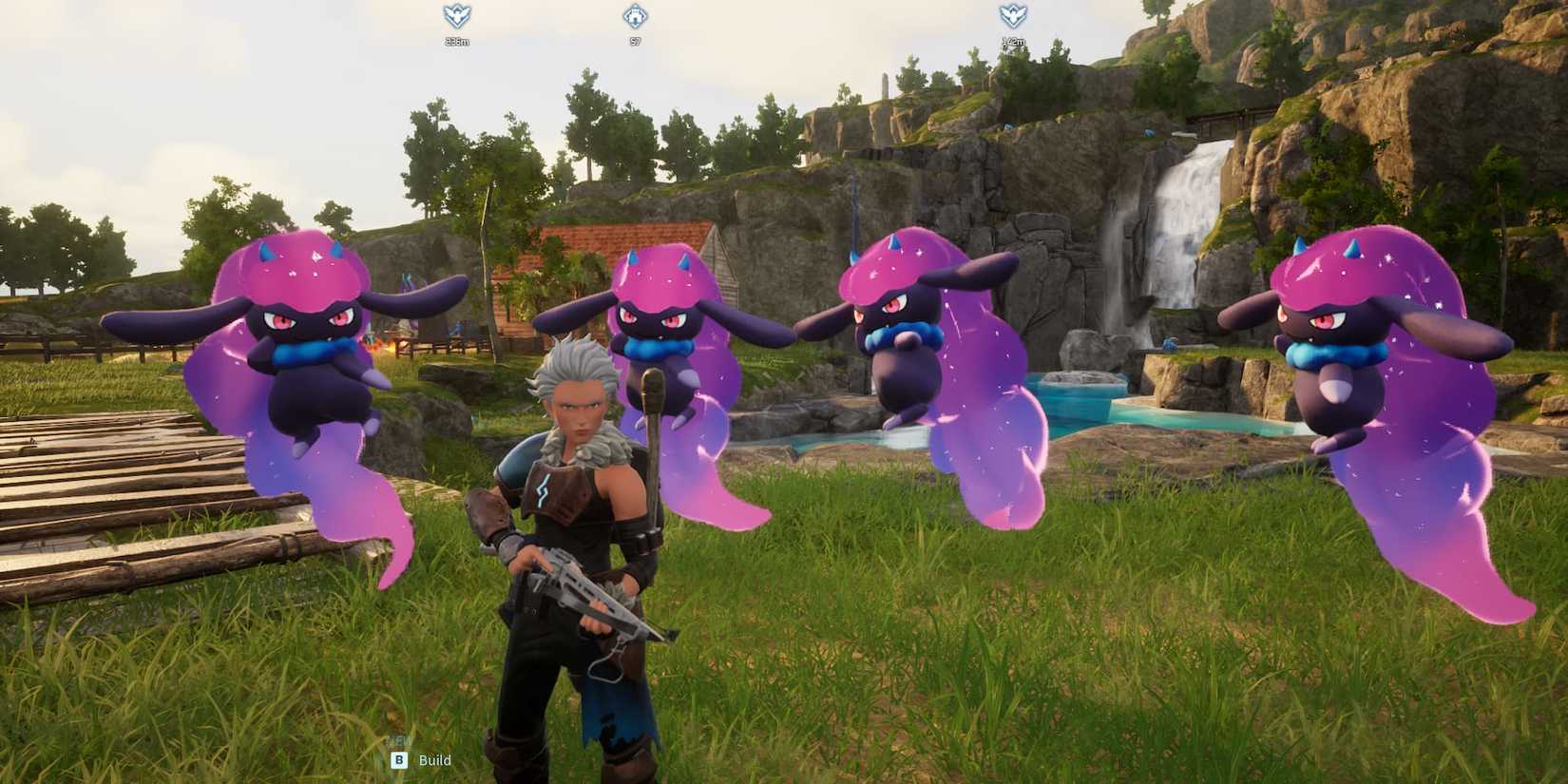Click the blue base waypoint icon at top left

tap(458, 14)
